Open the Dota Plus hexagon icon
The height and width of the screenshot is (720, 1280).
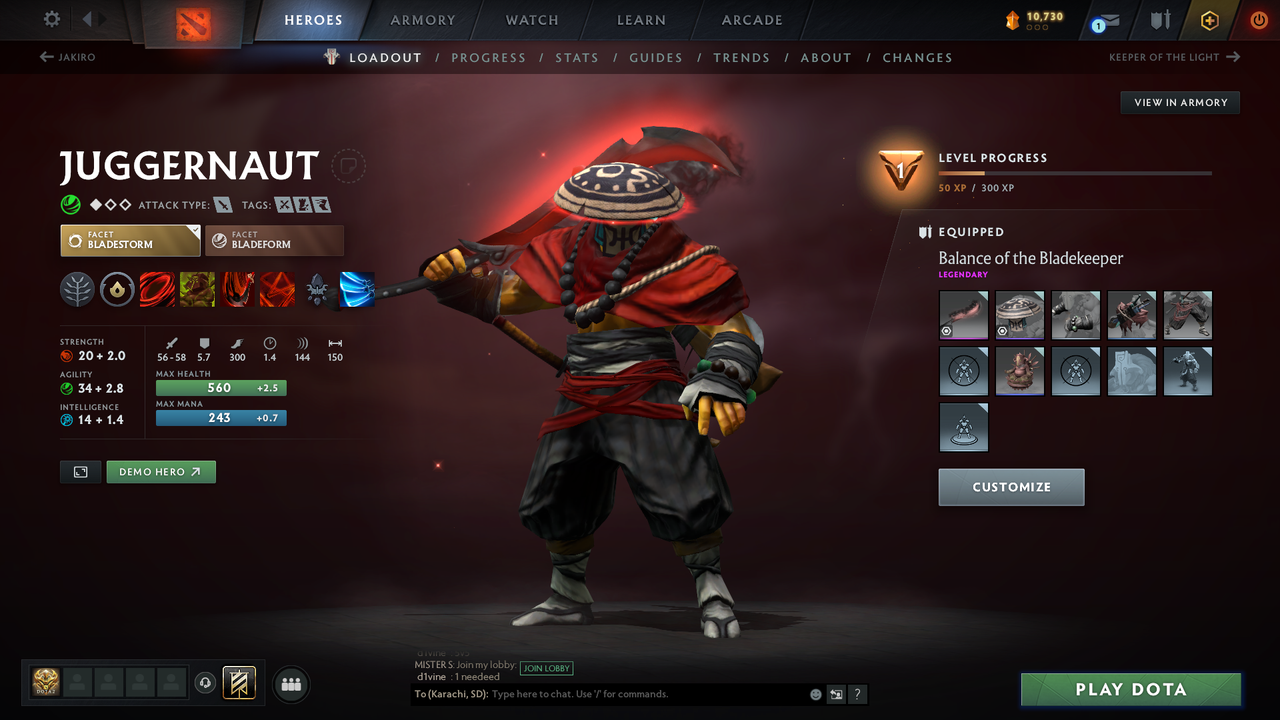[1209, 20]
